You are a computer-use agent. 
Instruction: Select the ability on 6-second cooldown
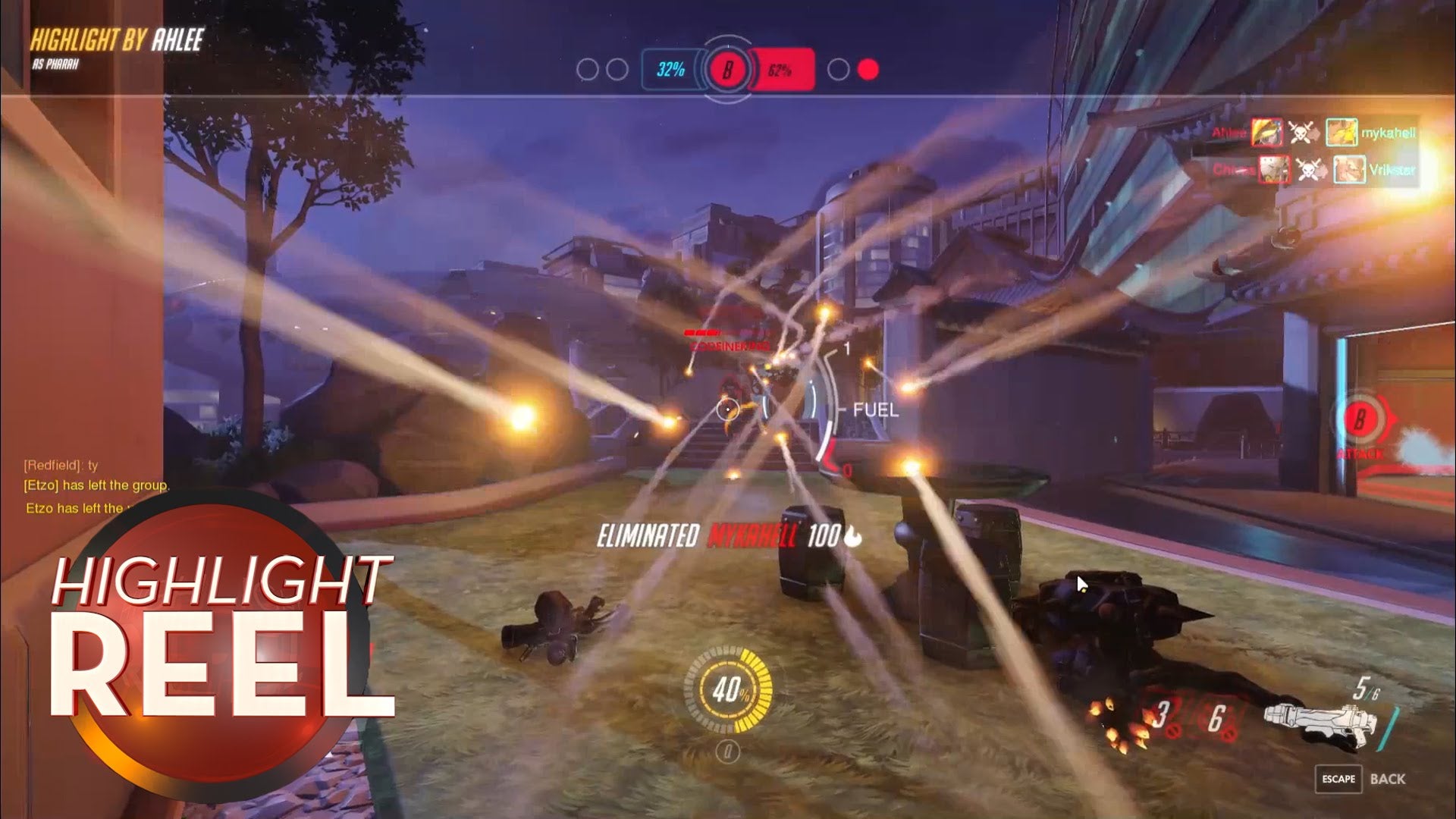pos(1217,719)
